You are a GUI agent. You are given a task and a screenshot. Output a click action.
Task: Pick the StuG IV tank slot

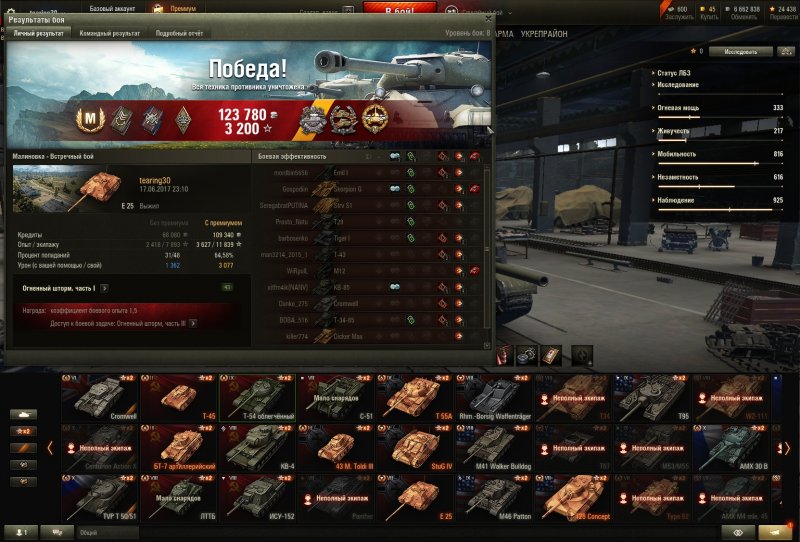(414, 448)
